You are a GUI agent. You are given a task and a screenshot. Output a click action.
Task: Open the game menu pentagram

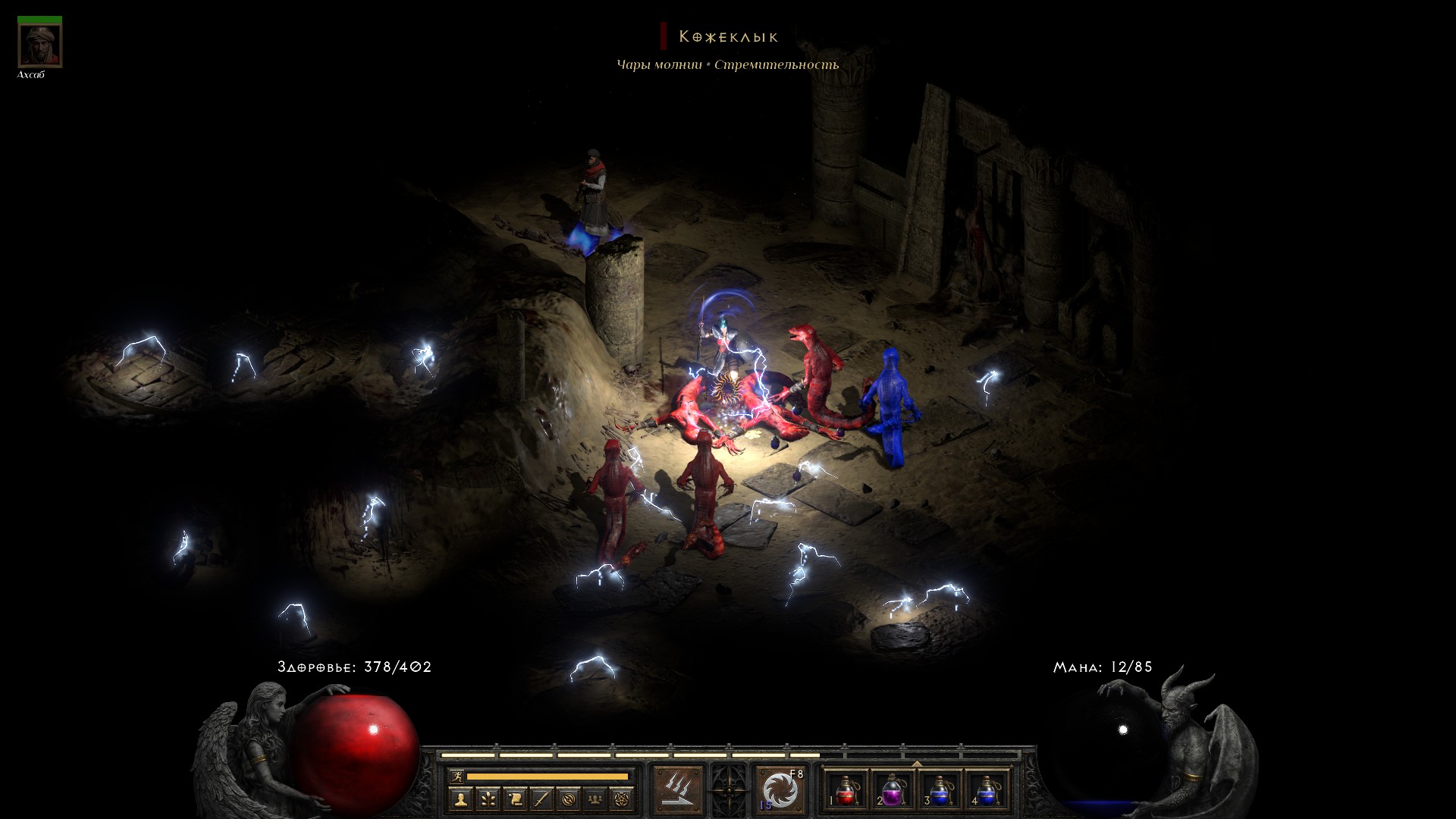click(623, 799)
